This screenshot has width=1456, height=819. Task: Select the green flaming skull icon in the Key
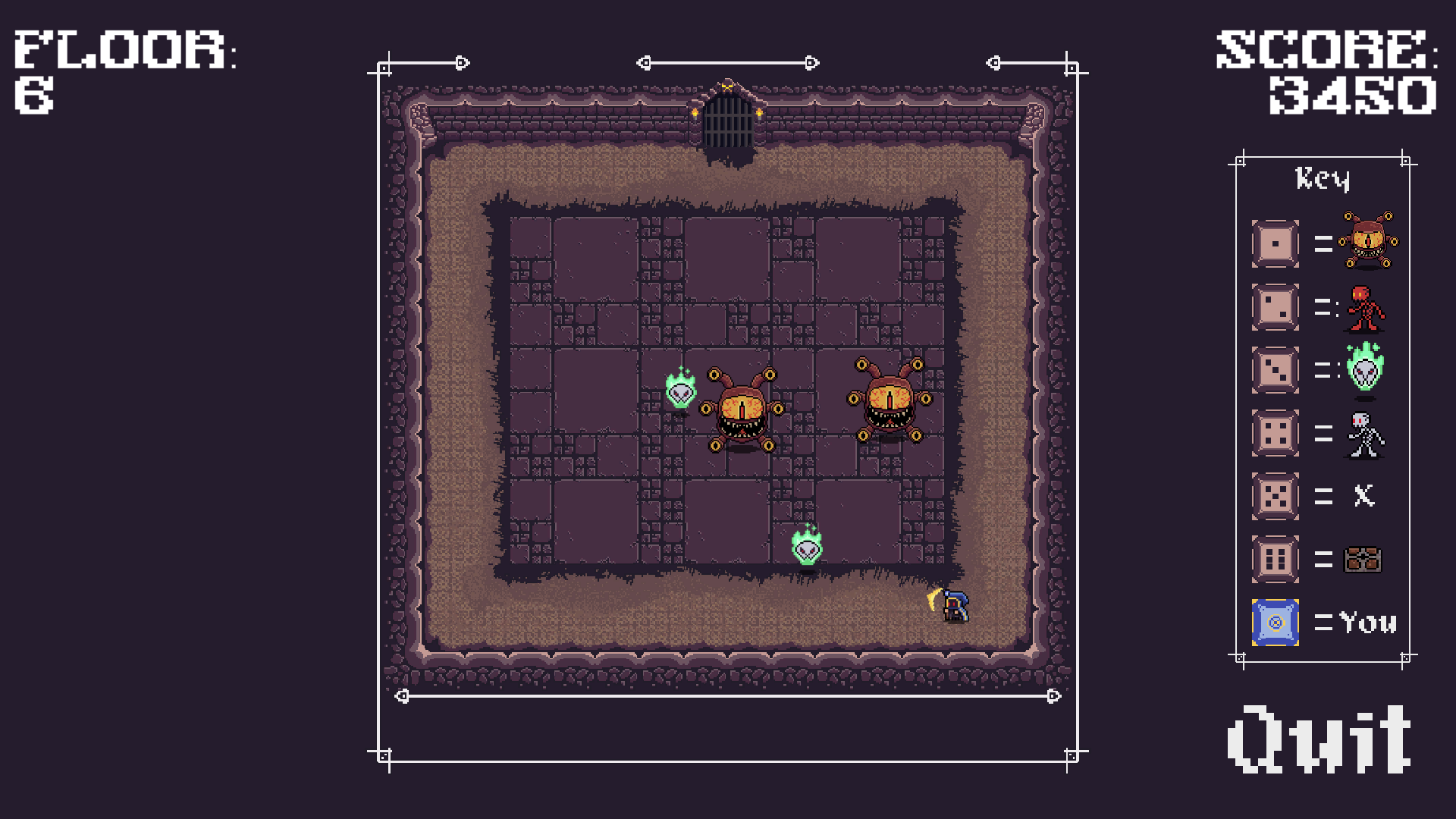pyautogui.click(x=1365, y=369)
